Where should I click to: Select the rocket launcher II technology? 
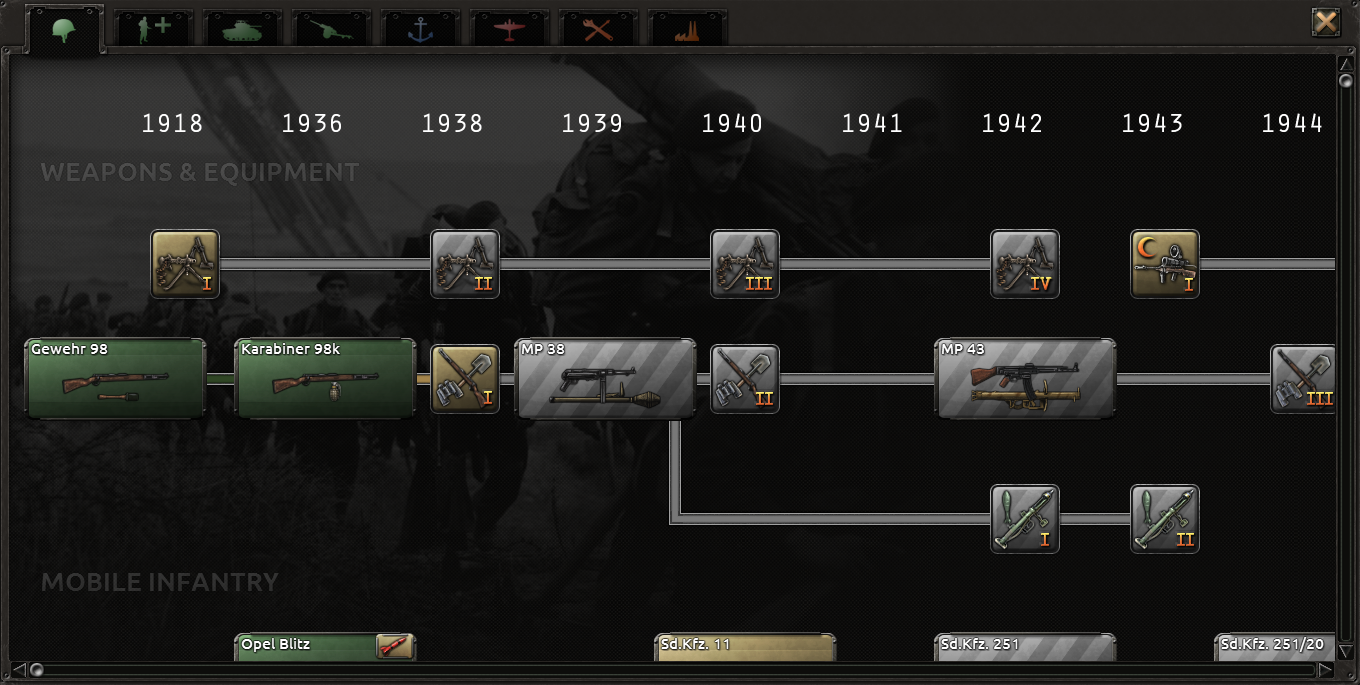click(x=1165, y=519)
